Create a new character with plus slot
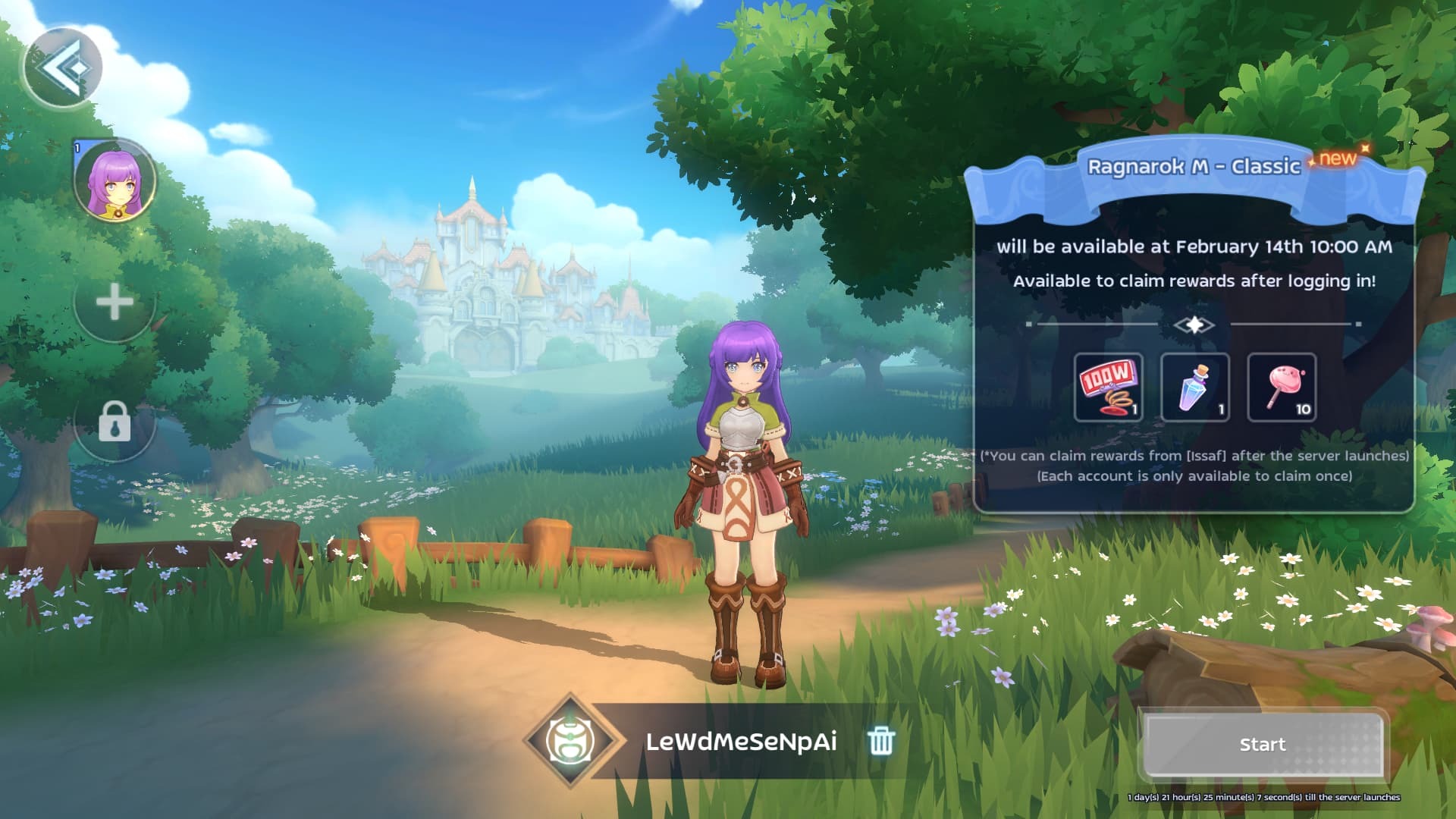 click(x=115, y=303)
